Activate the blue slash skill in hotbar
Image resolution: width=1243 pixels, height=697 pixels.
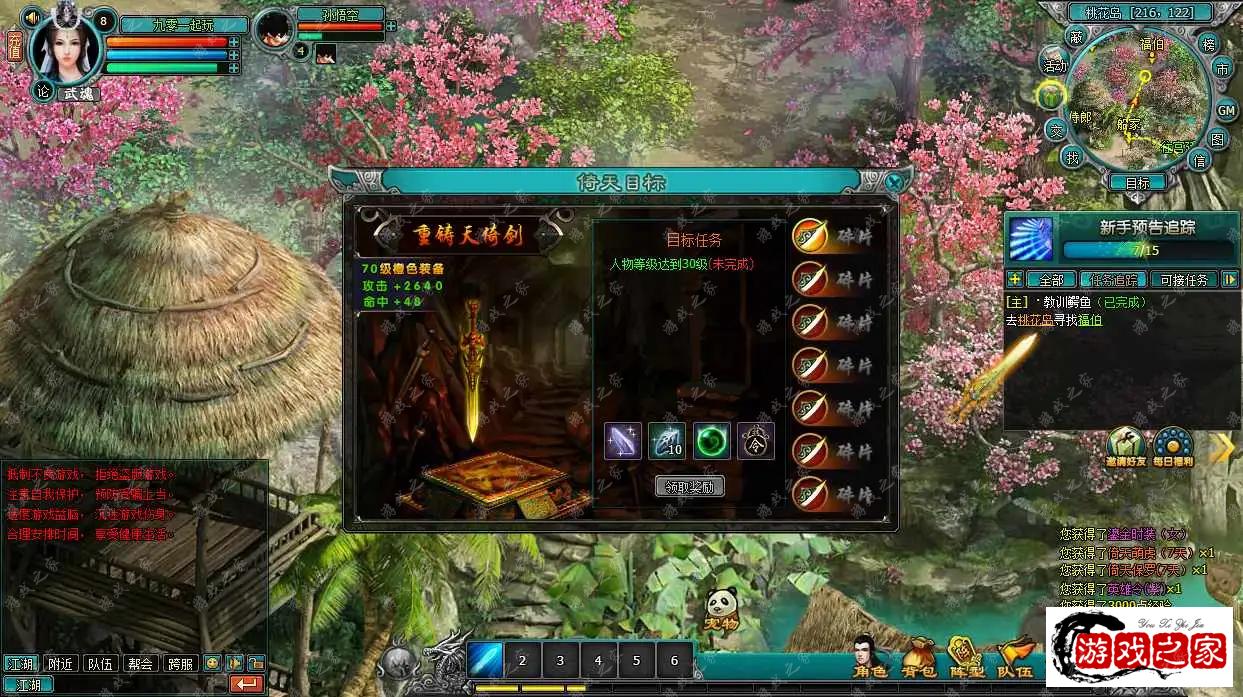(x=485, y=660)
